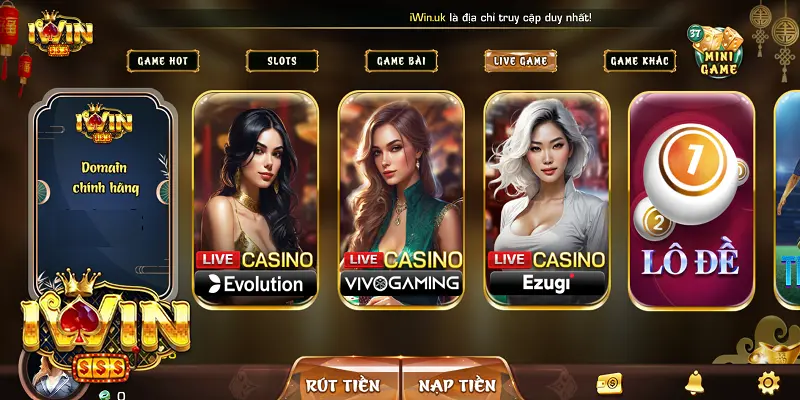Click the Rút Tiền withdraw button
Screen dimensions: 800x400
tap(342, 383)
